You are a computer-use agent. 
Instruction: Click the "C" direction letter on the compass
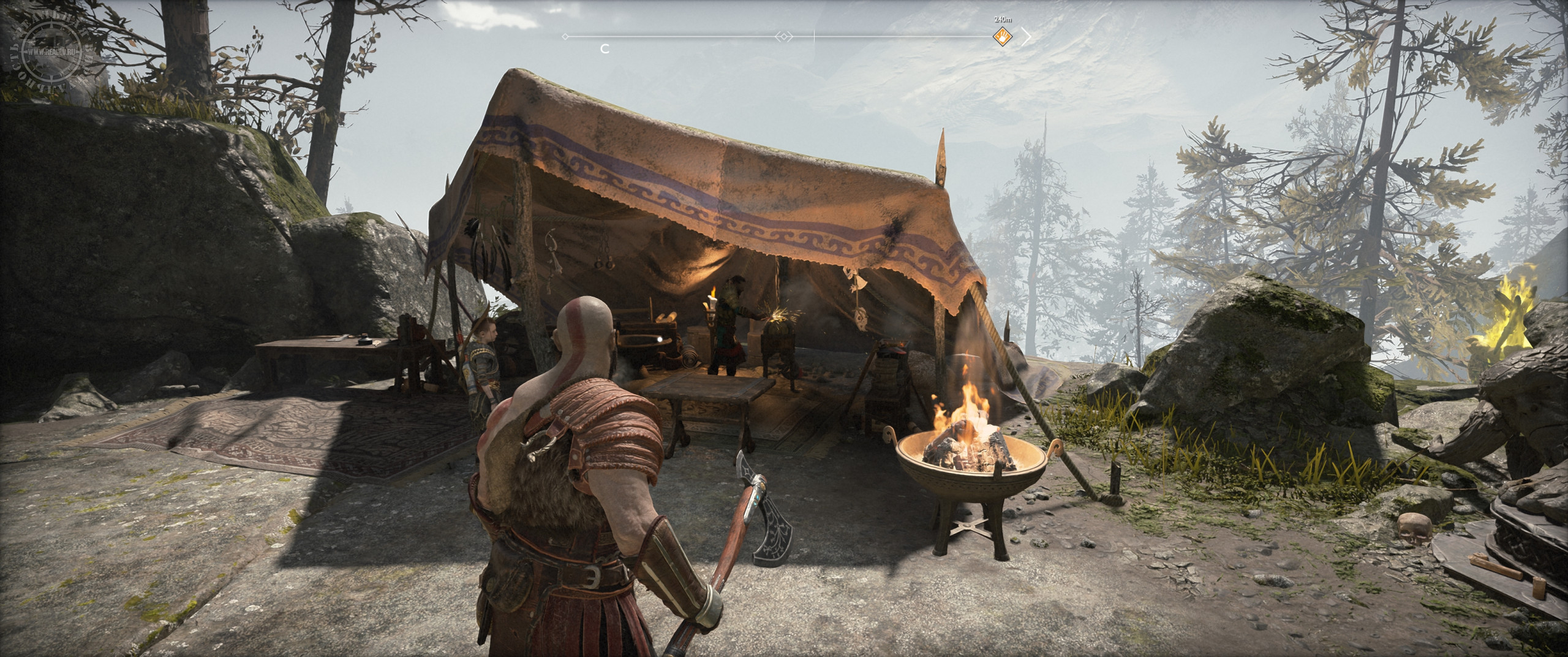(605, 49)
